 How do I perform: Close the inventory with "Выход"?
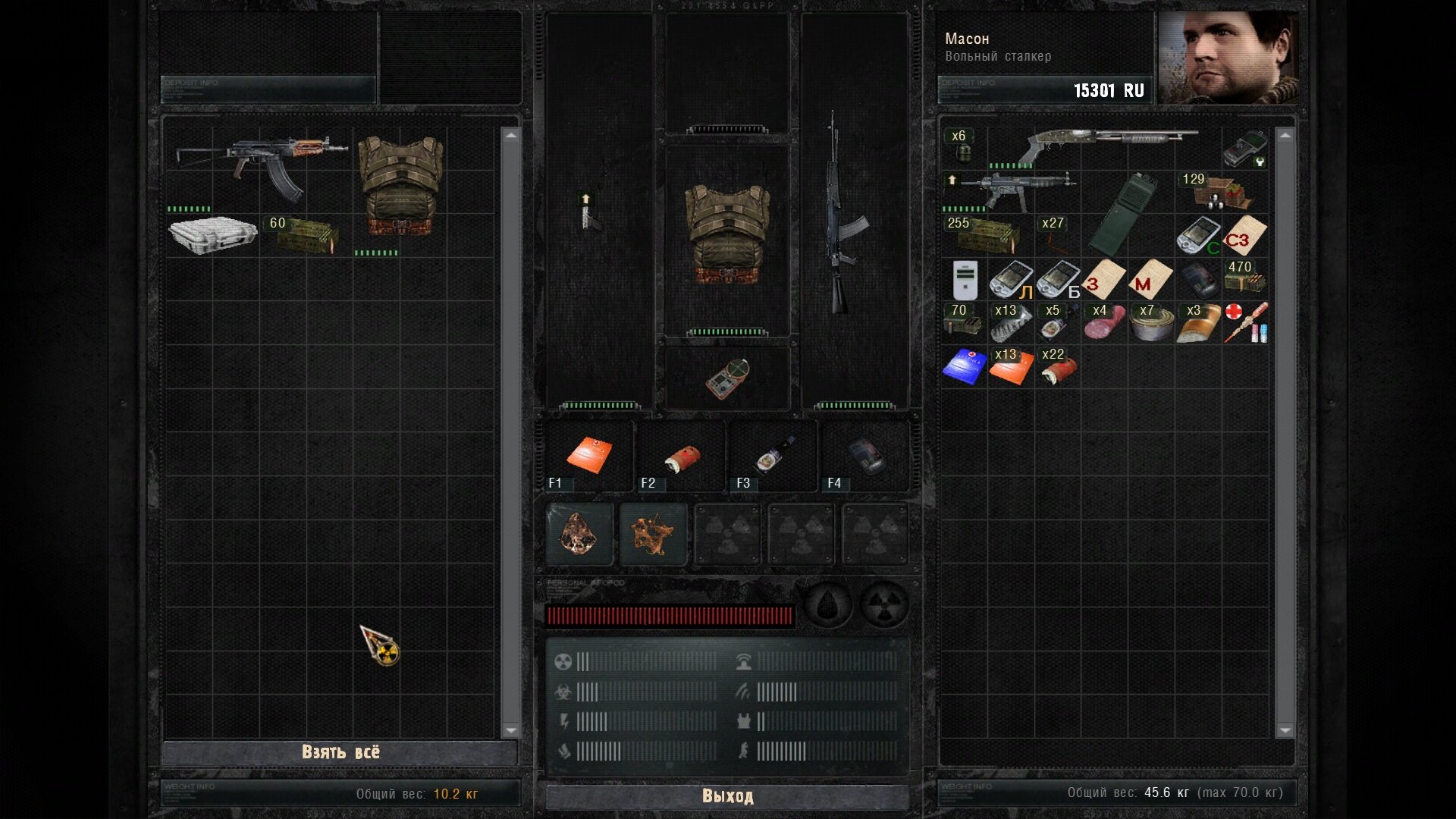point(727,795)
